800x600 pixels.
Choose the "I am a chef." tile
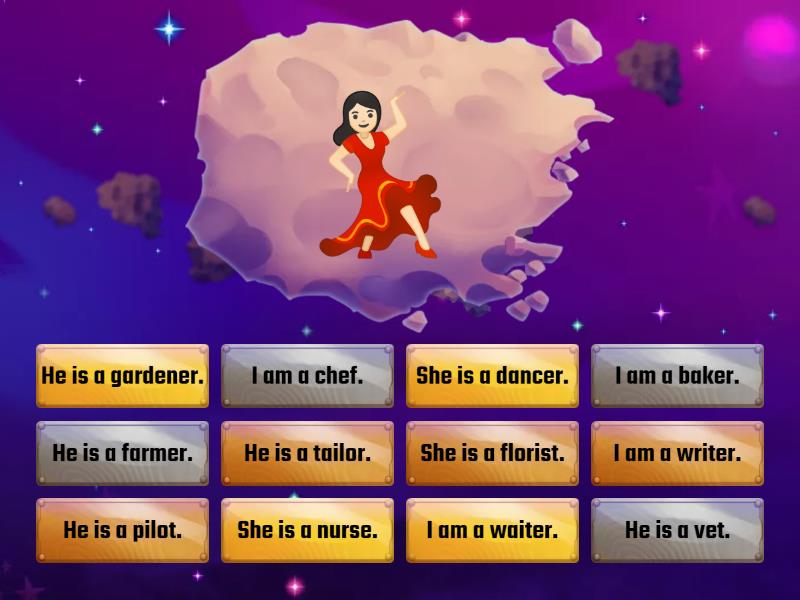(307, 376)
